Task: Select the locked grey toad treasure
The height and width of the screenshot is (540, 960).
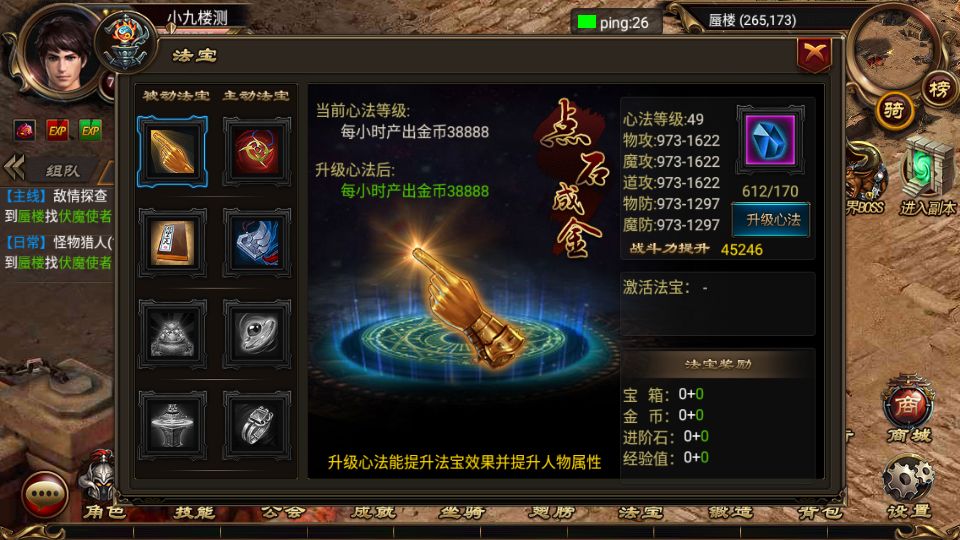Action: click(172, 330)
